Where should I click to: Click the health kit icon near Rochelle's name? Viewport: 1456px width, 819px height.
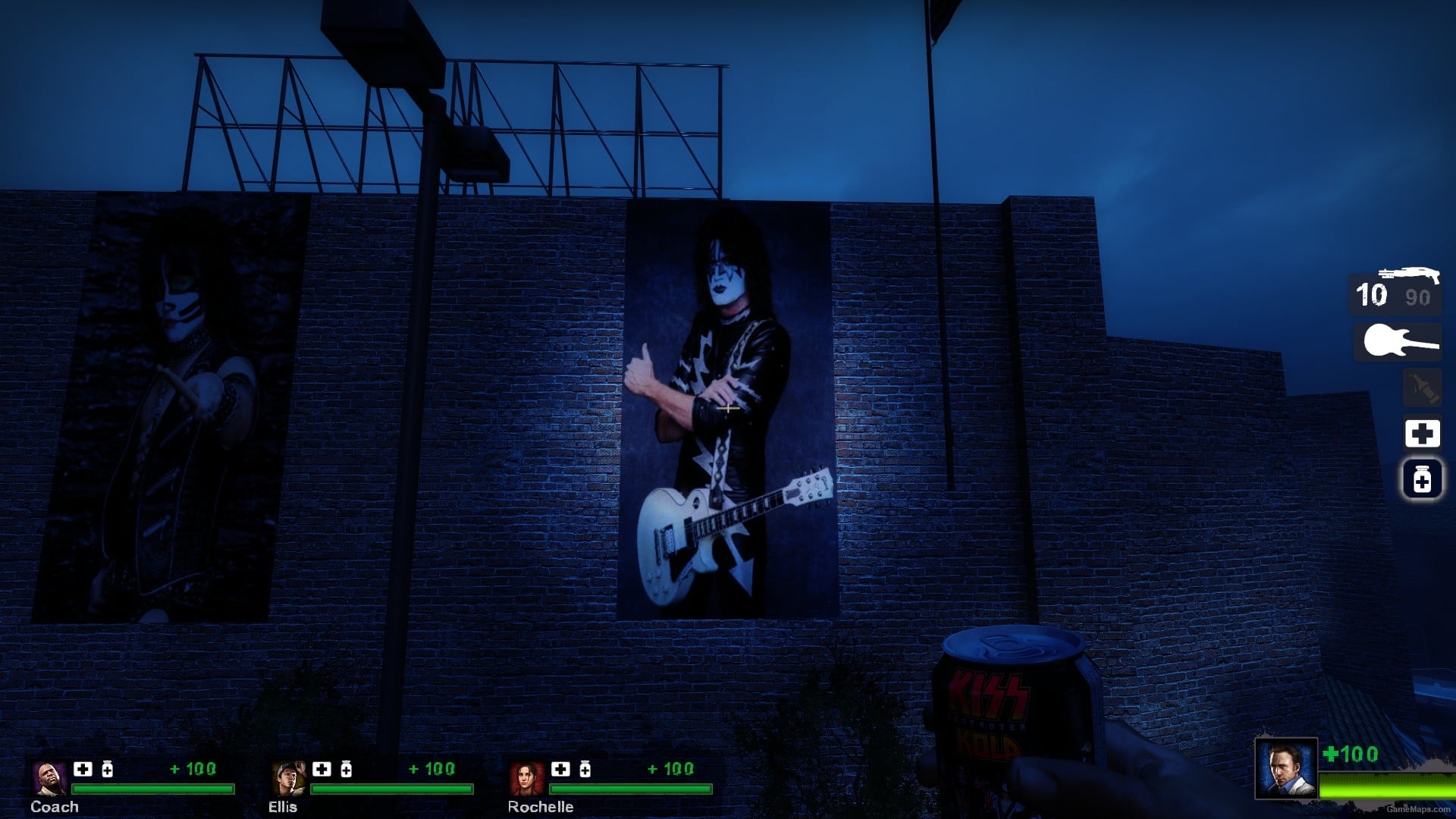pos(560,768)
